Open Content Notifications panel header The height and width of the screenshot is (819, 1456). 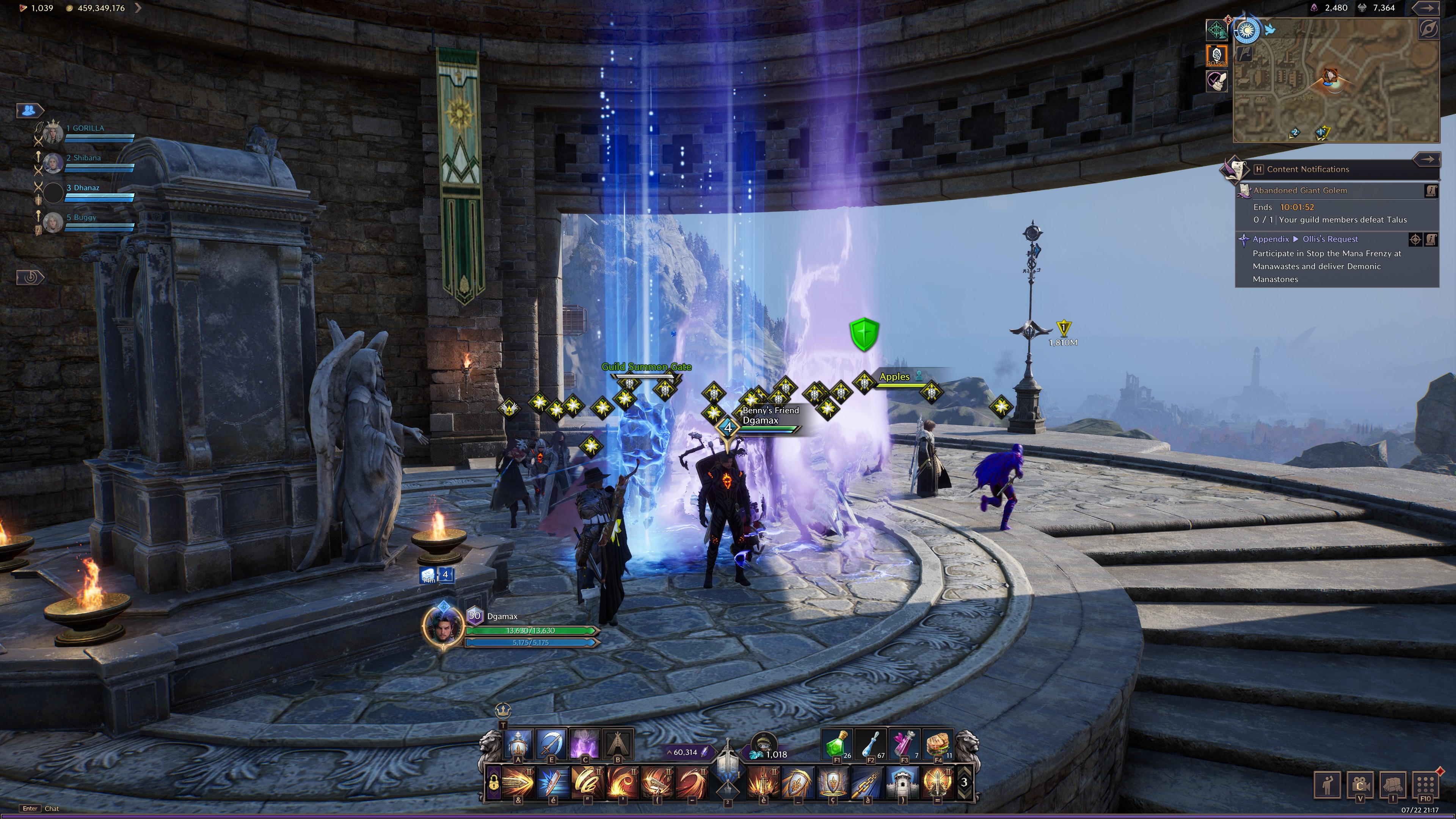tap(1307, 169)
